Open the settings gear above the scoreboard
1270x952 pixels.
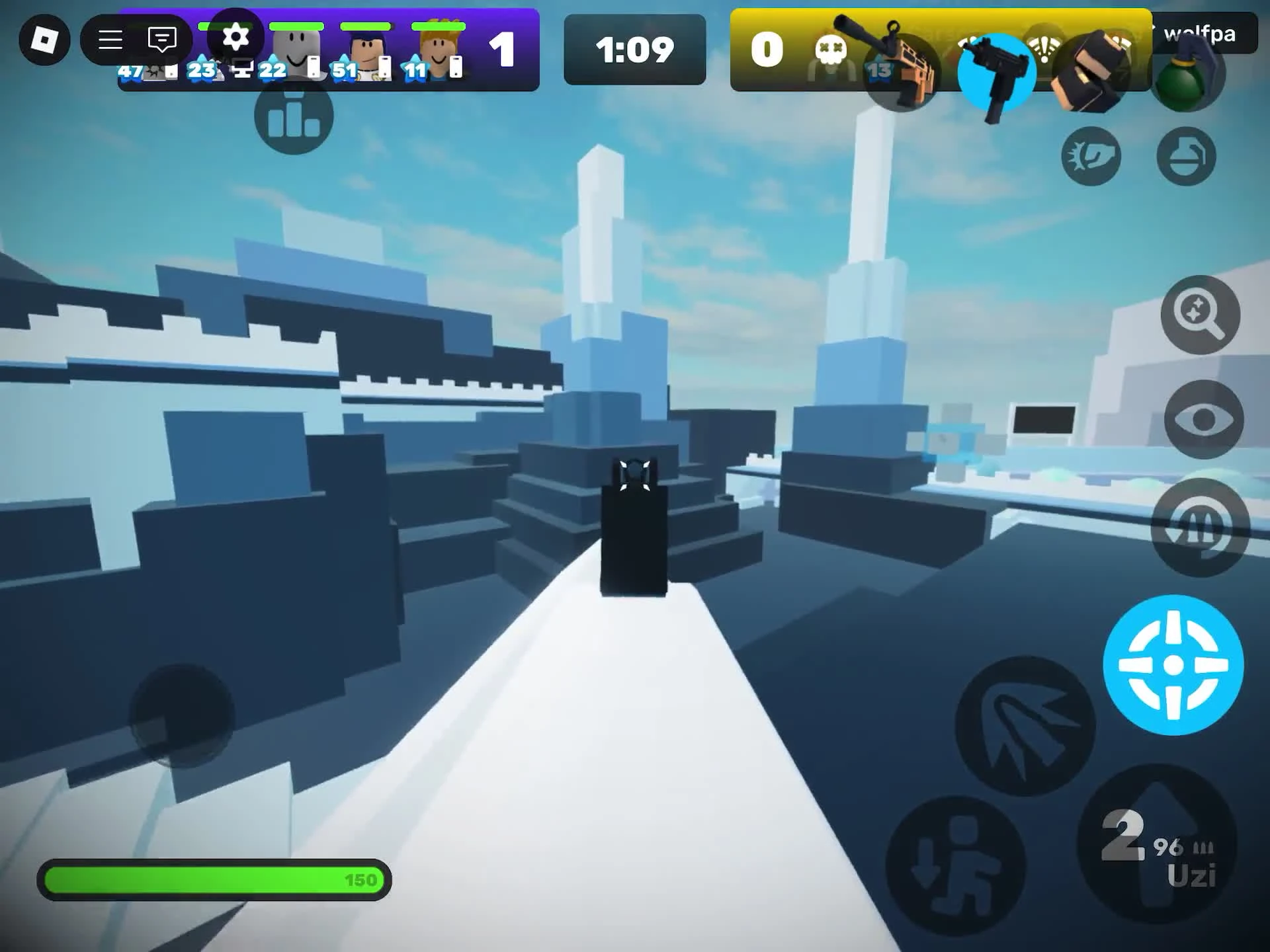pyautogui.click(x=236, y=38)
